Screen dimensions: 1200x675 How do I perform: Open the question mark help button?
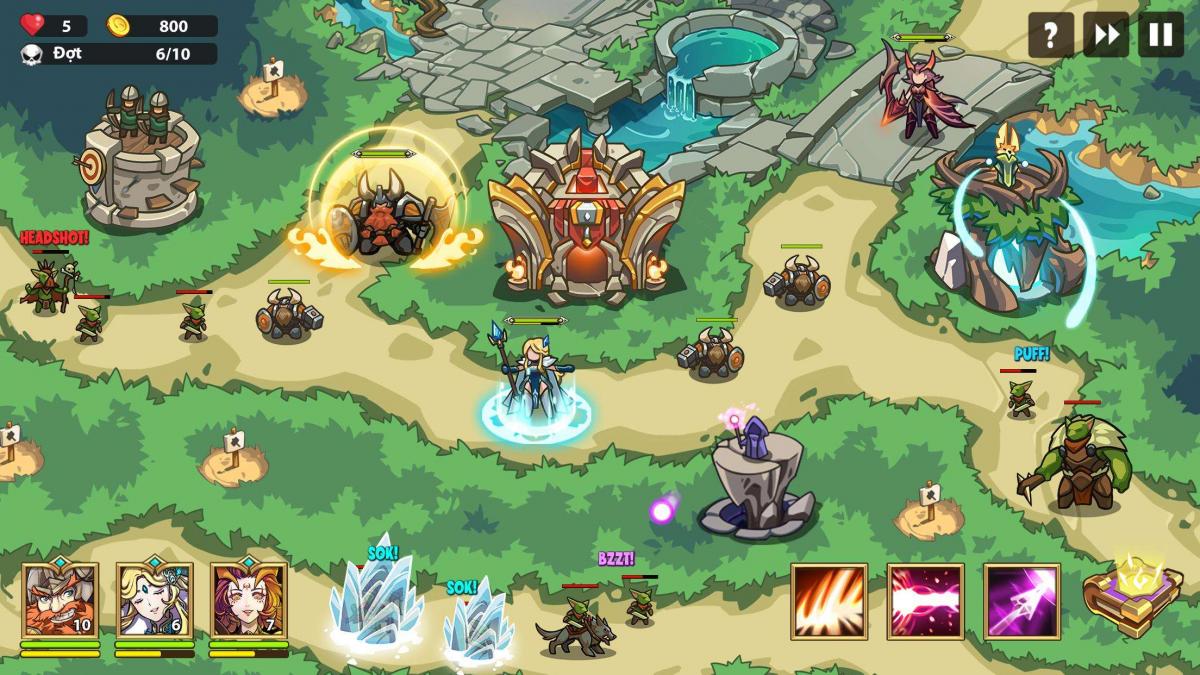(1050, 35)
